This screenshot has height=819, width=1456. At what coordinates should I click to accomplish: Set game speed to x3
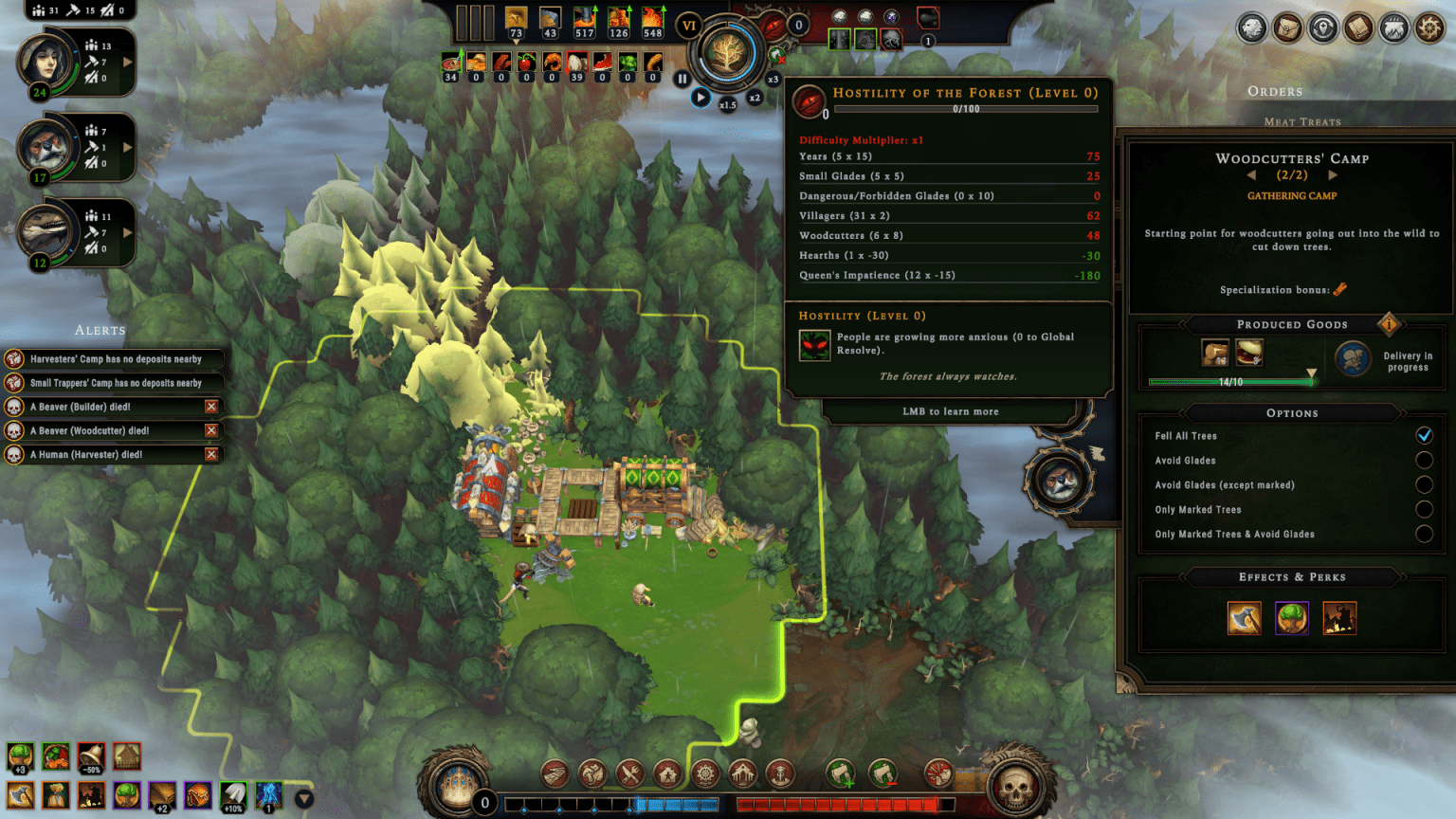[x=773, y=80]
